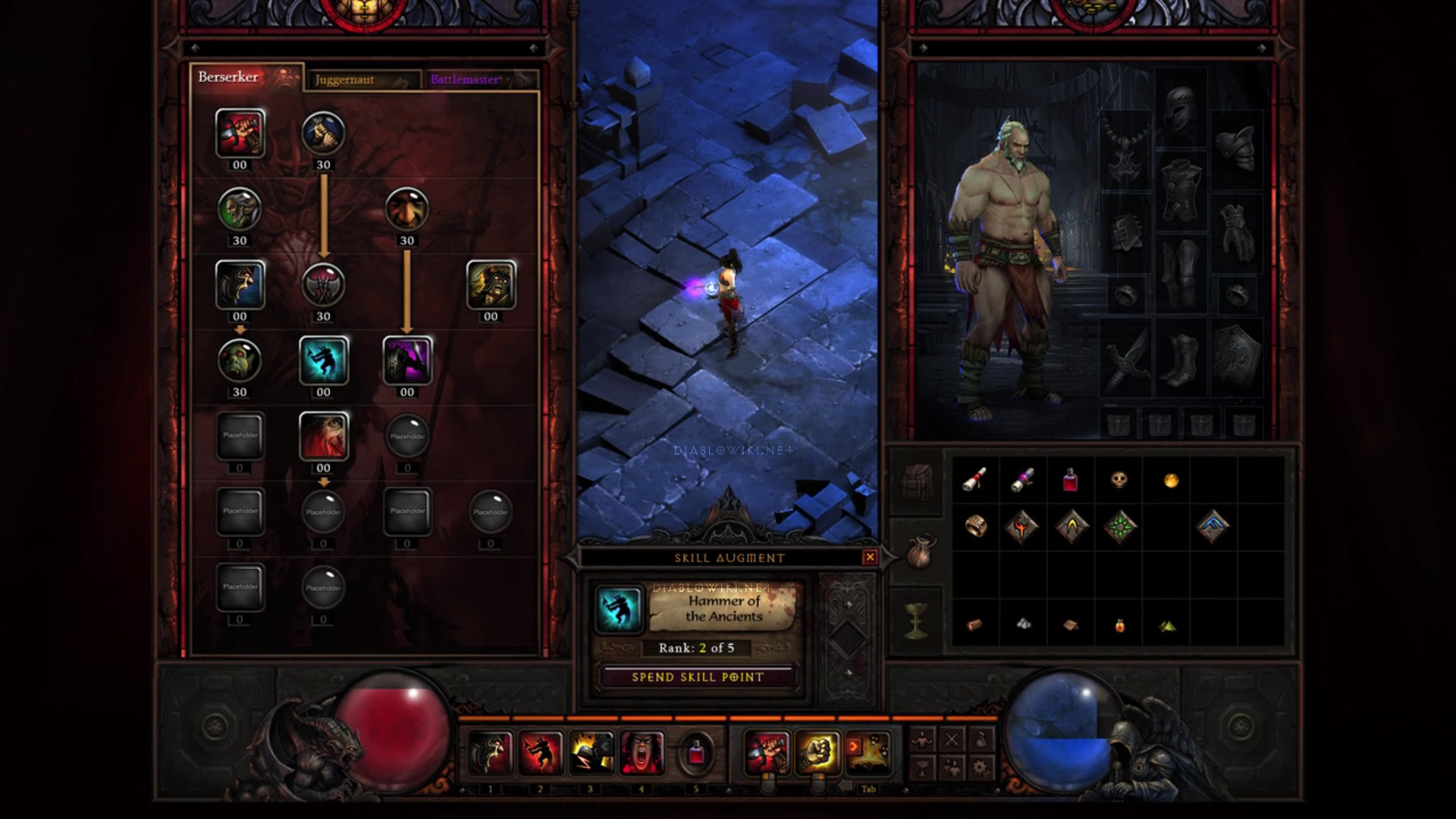Spend a skill point on Hammer of the Ancients
Screen dimensions: 1456x819
(x=697, y=677)
